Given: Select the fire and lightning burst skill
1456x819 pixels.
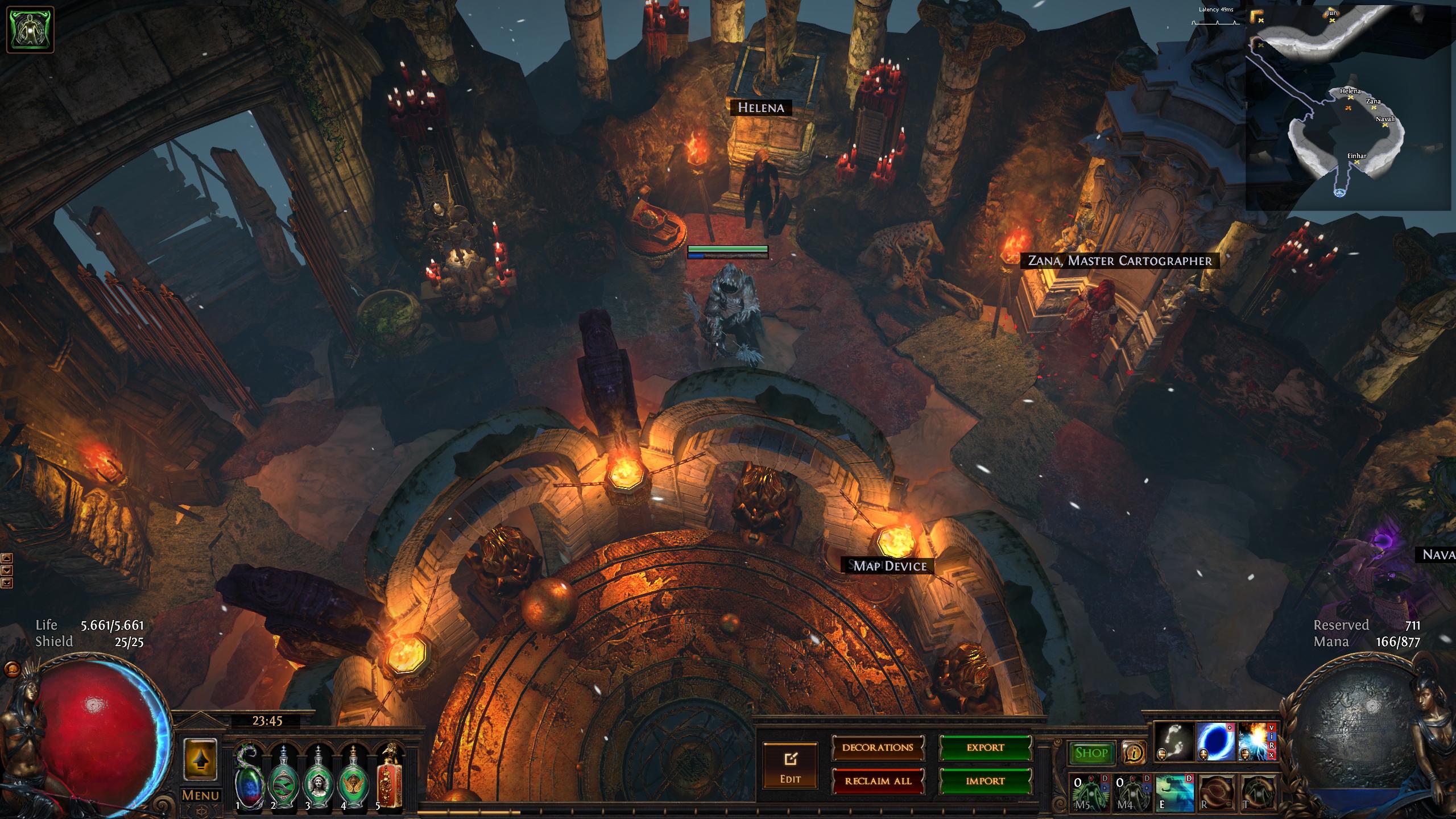Looking at the screenshot, I should click(1255, 742).
